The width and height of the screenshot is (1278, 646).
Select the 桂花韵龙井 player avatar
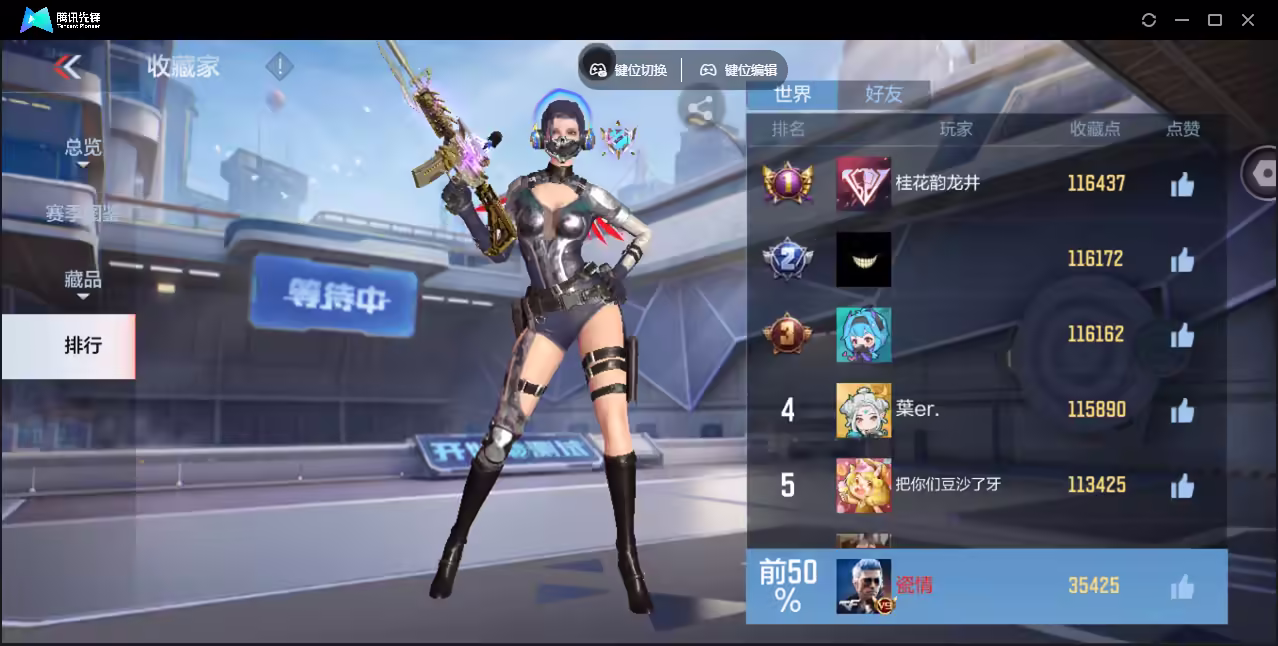tap(863, 184)
